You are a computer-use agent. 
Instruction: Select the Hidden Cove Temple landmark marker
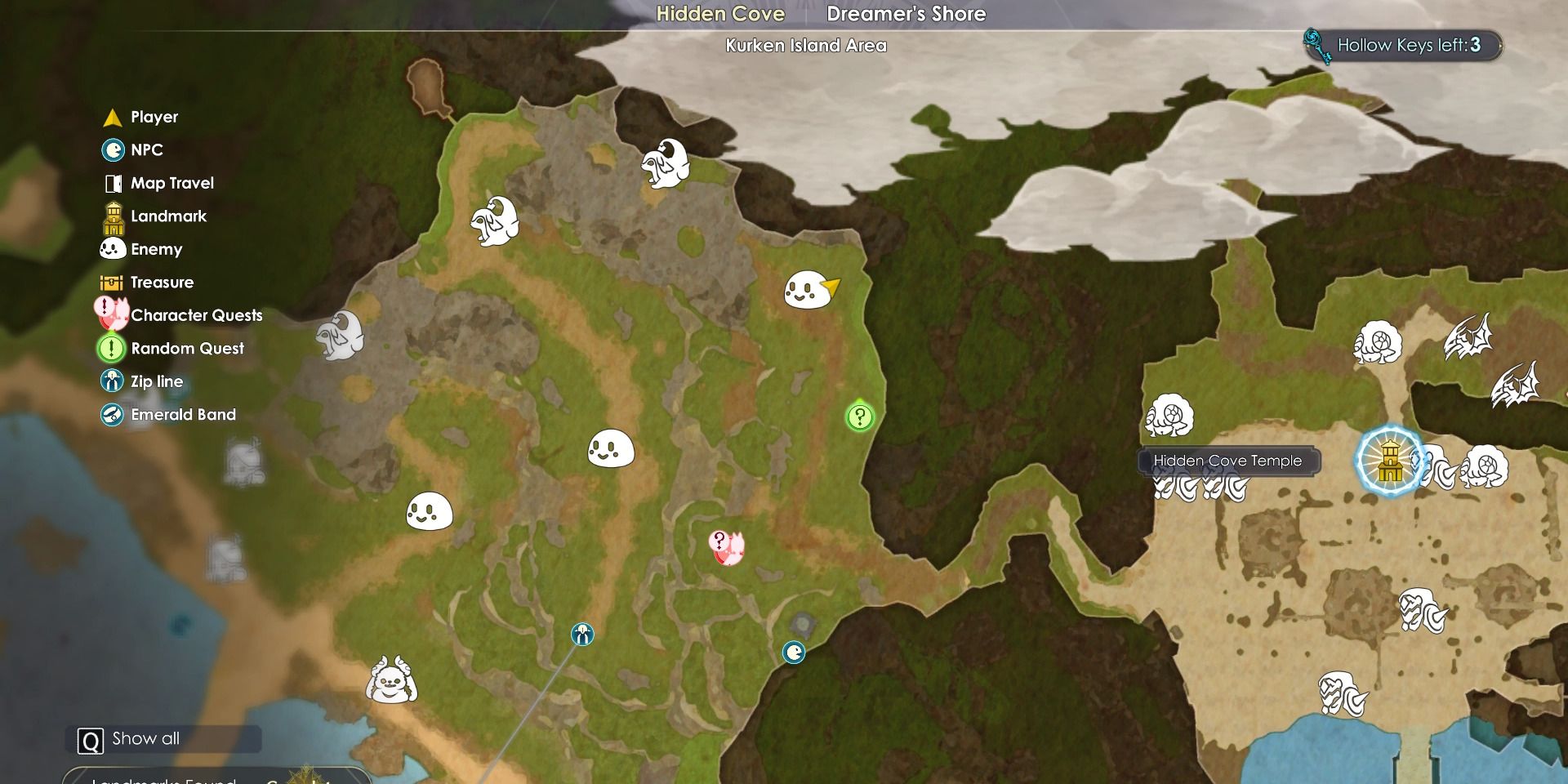[1389, 461]
